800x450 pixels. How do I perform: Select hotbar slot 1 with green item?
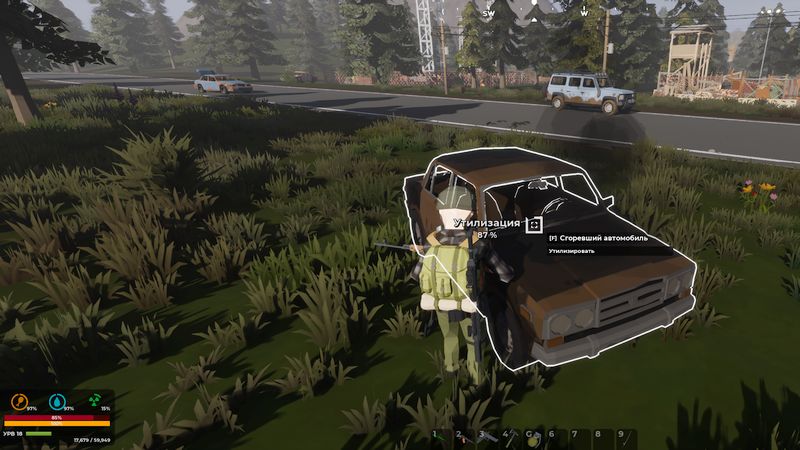[x=440, y=437]
